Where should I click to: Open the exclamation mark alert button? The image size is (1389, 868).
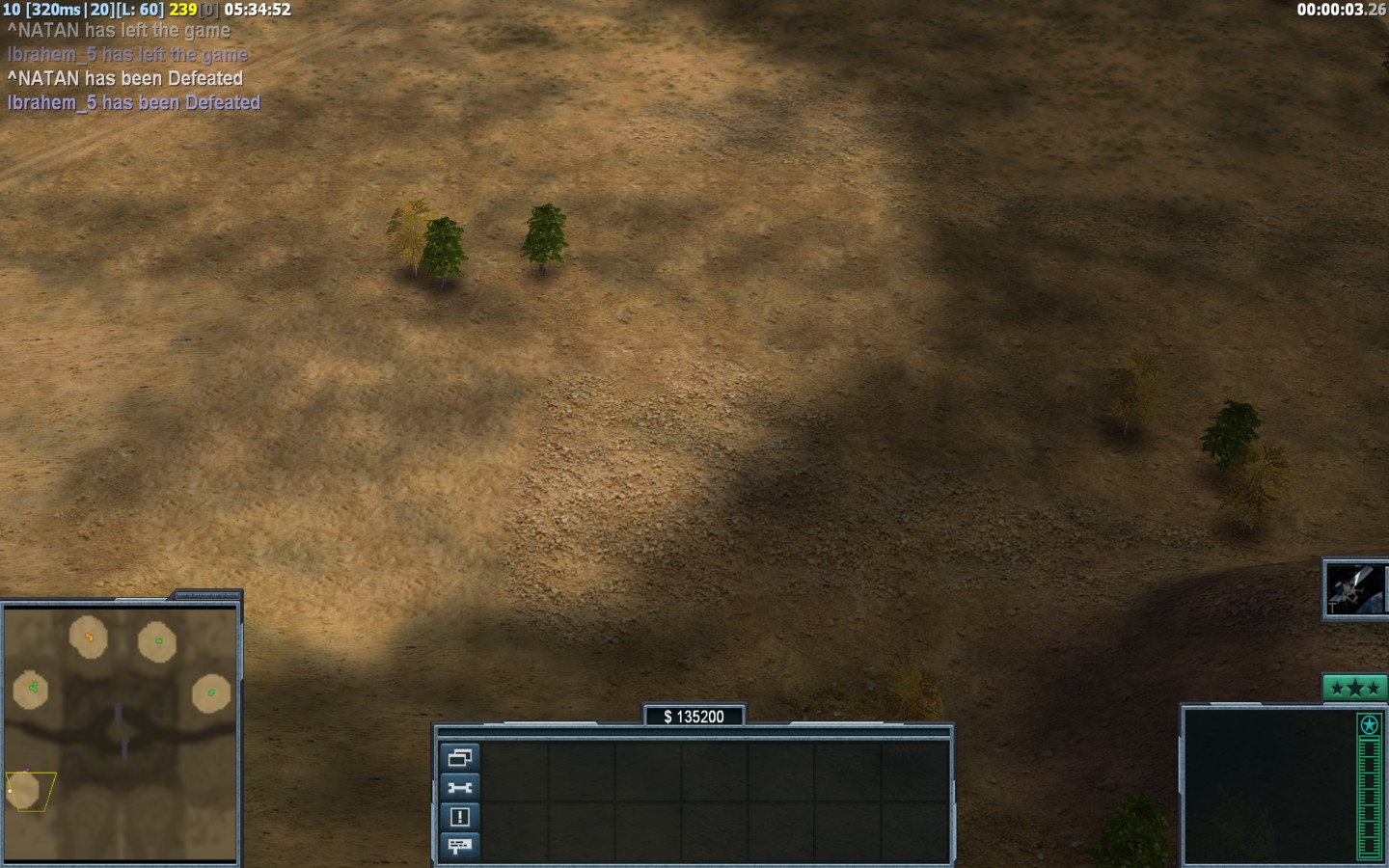(459, 817)
